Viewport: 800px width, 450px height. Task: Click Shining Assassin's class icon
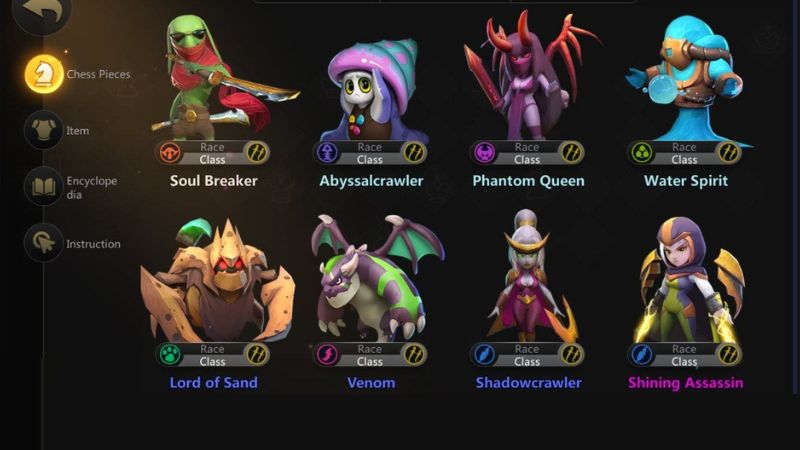(x=727, y=354)
